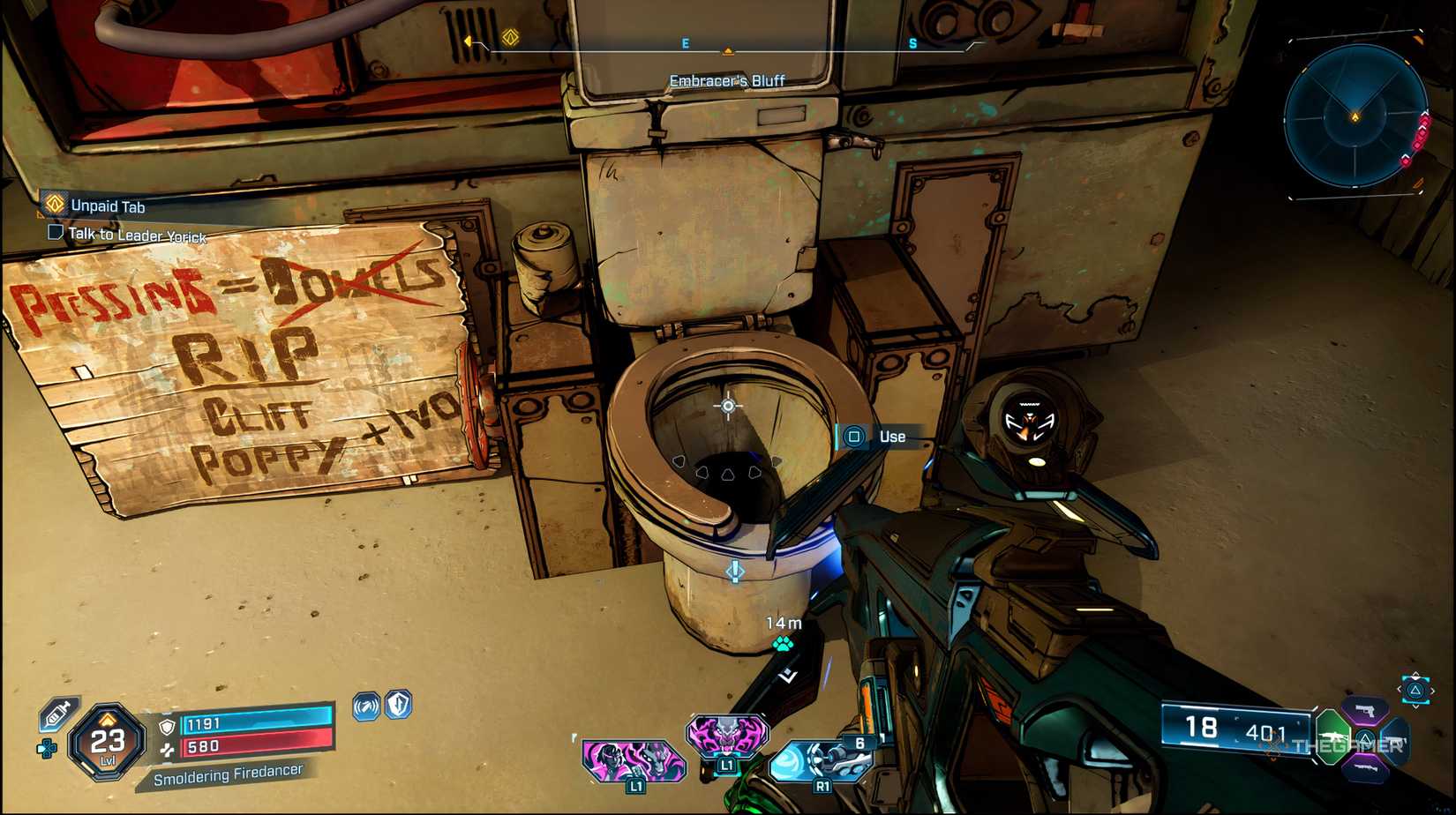Select the sonic buff icon above the shield buff
The width and height of the screenshot is (1456, 815).
coord(365,706)
